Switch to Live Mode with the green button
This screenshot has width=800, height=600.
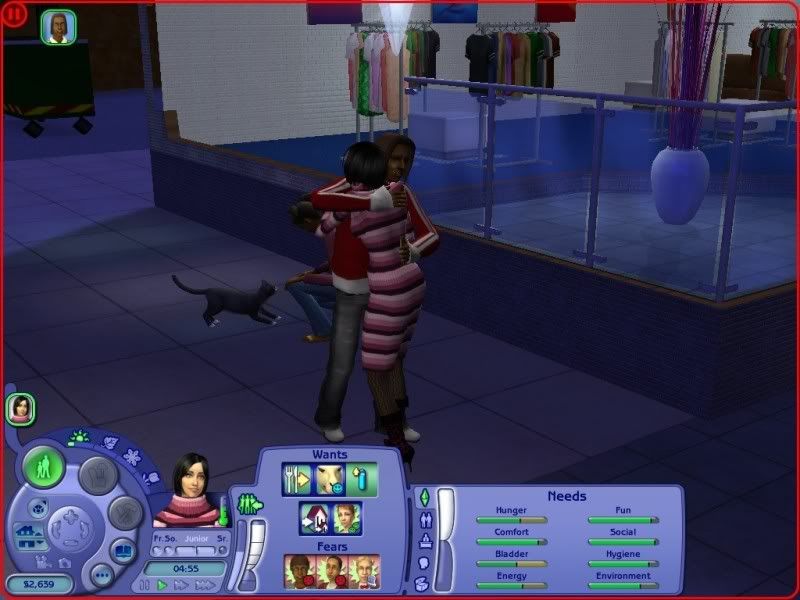coord(45,467)
